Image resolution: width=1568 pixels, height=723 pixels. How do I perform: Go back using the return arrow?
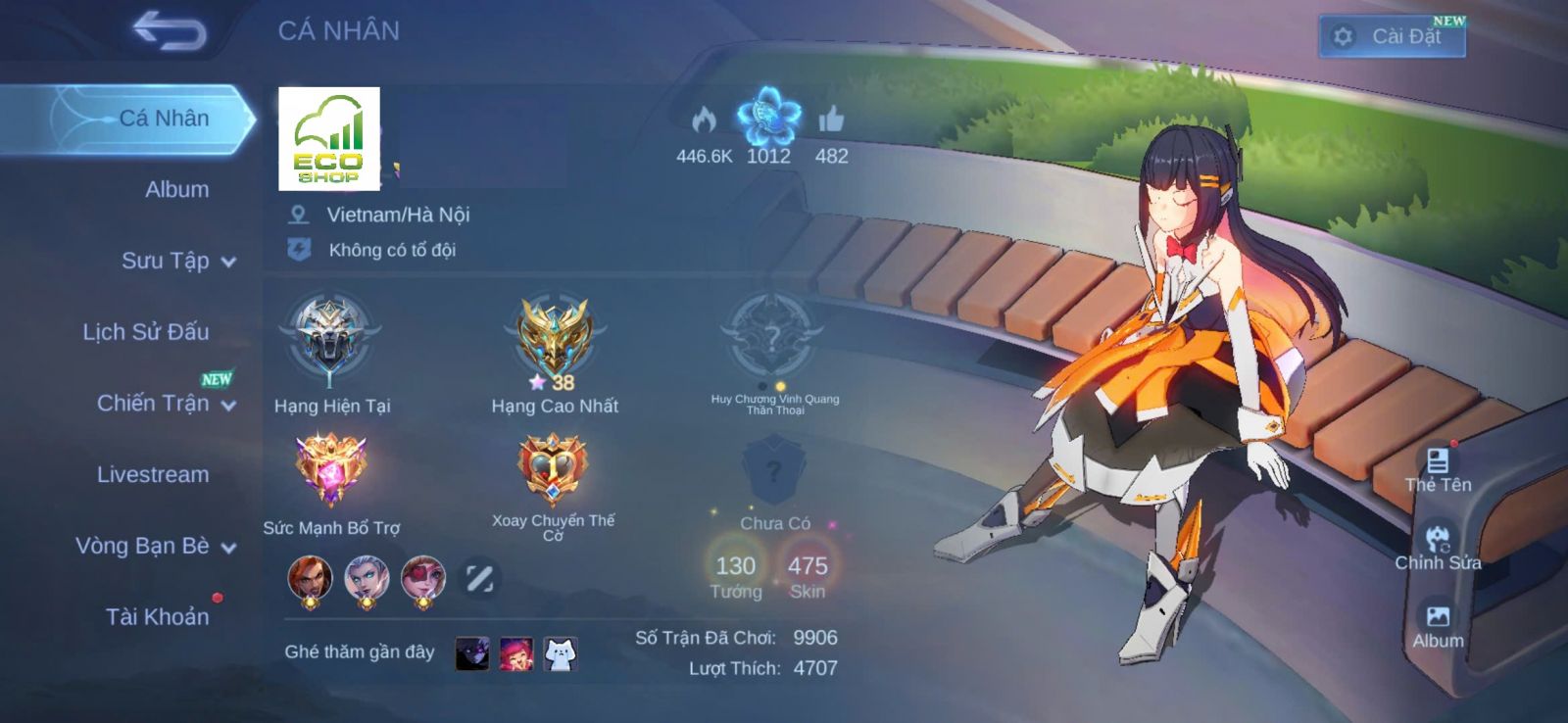pos(170,31)
